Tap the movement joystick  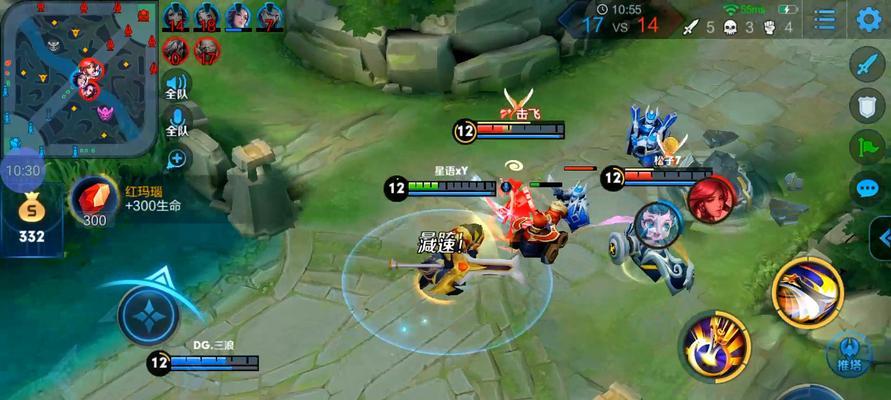point(148,315)
